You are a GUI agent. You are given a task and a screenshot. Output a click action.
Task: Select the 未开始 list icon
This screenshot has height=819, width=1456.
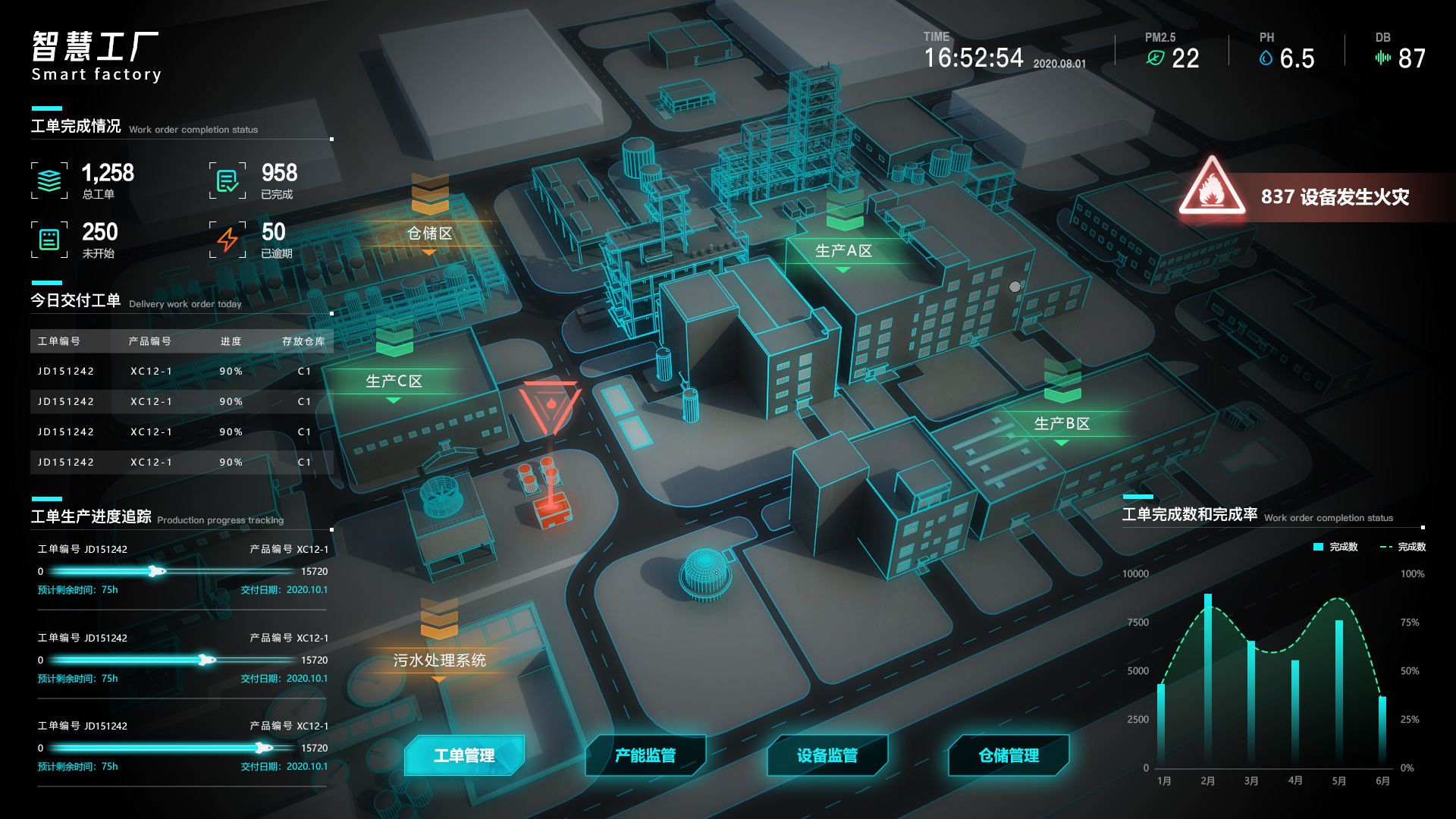click(49, 240)
